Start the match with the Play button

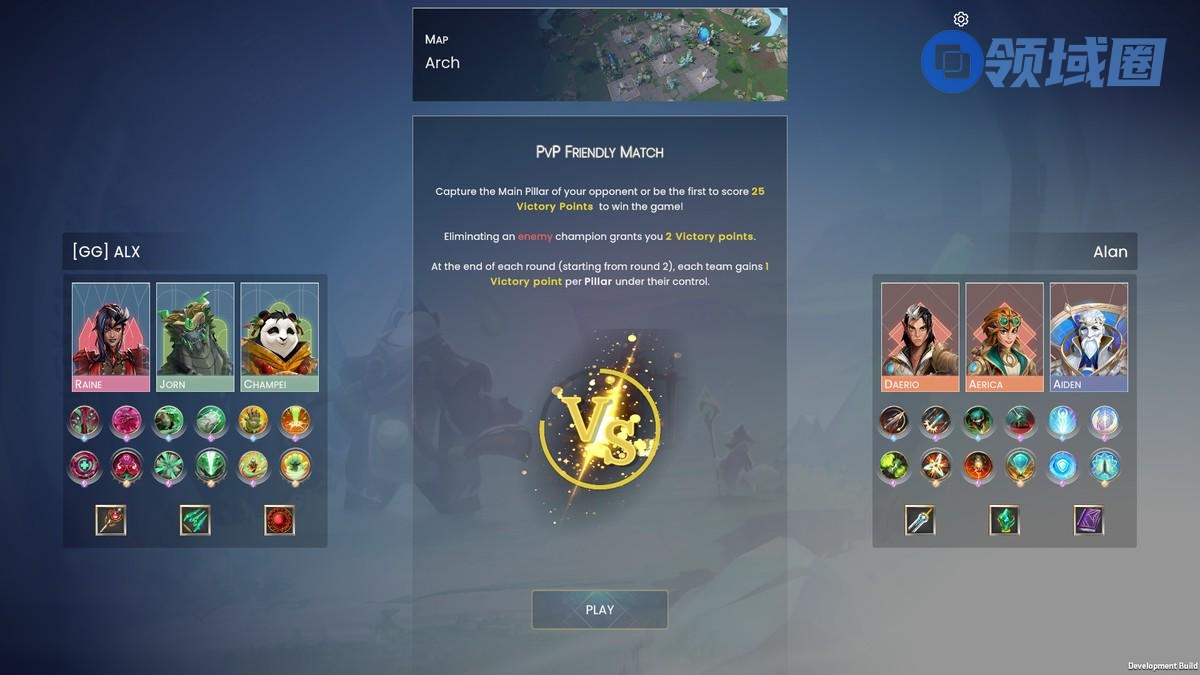599,610
